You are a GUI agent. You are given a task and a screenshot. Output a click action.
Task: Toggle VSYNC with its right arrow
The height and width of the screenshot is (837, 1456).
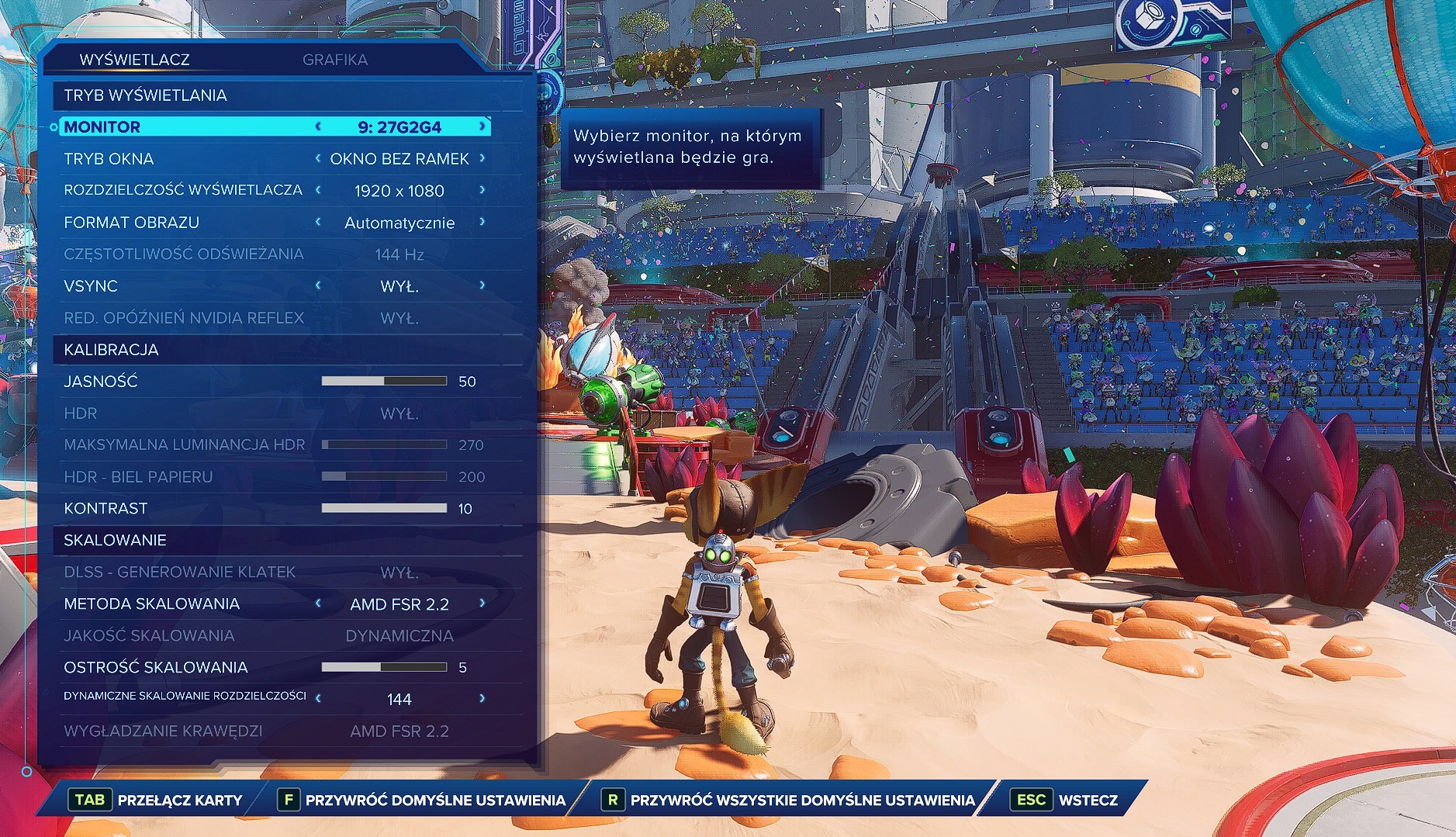(482, 285)
